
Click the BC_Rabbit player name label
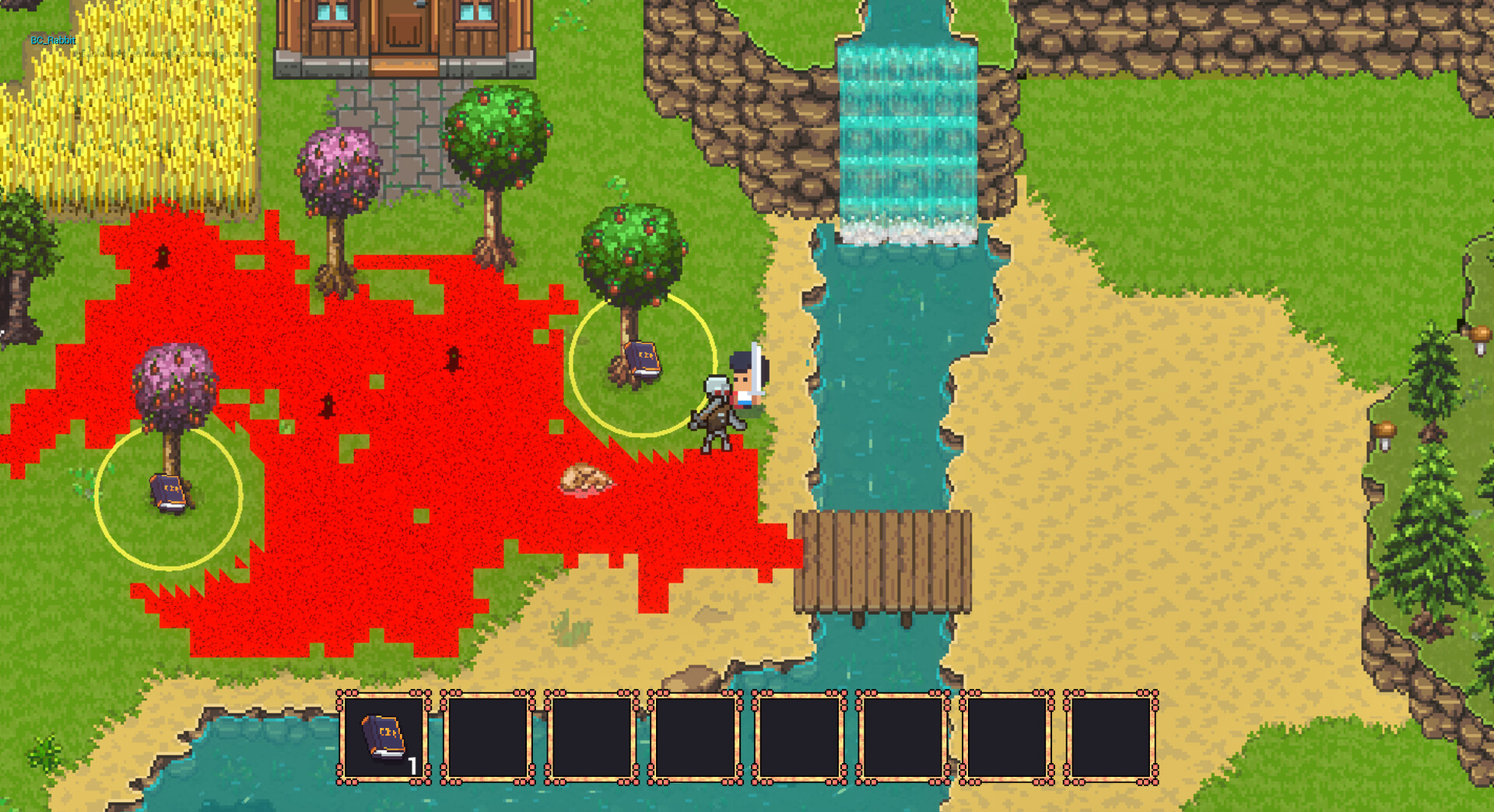click(x=52, y=37)
